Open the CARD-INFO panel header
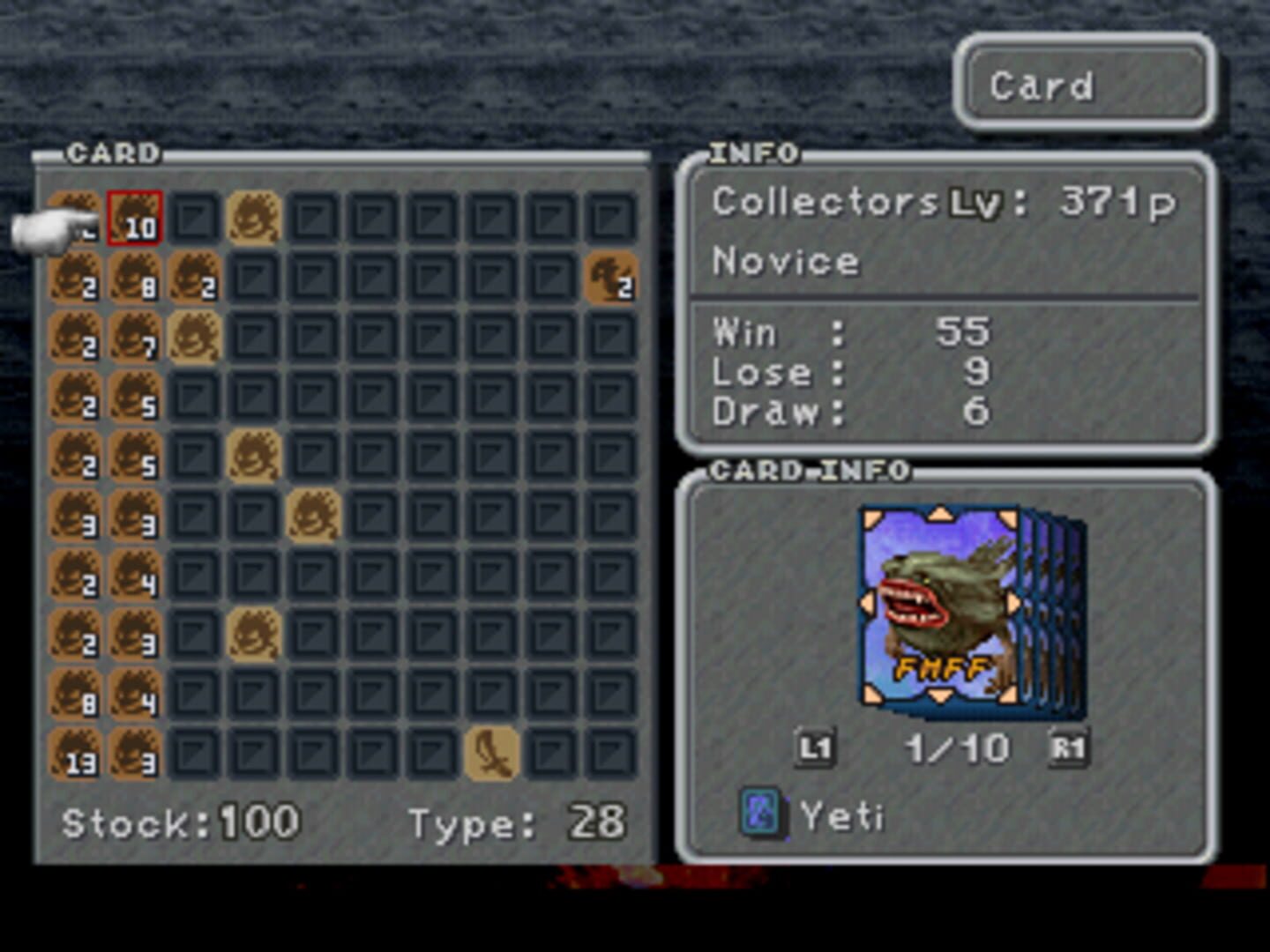1270x952 pixels. click(x=811, y=470)
